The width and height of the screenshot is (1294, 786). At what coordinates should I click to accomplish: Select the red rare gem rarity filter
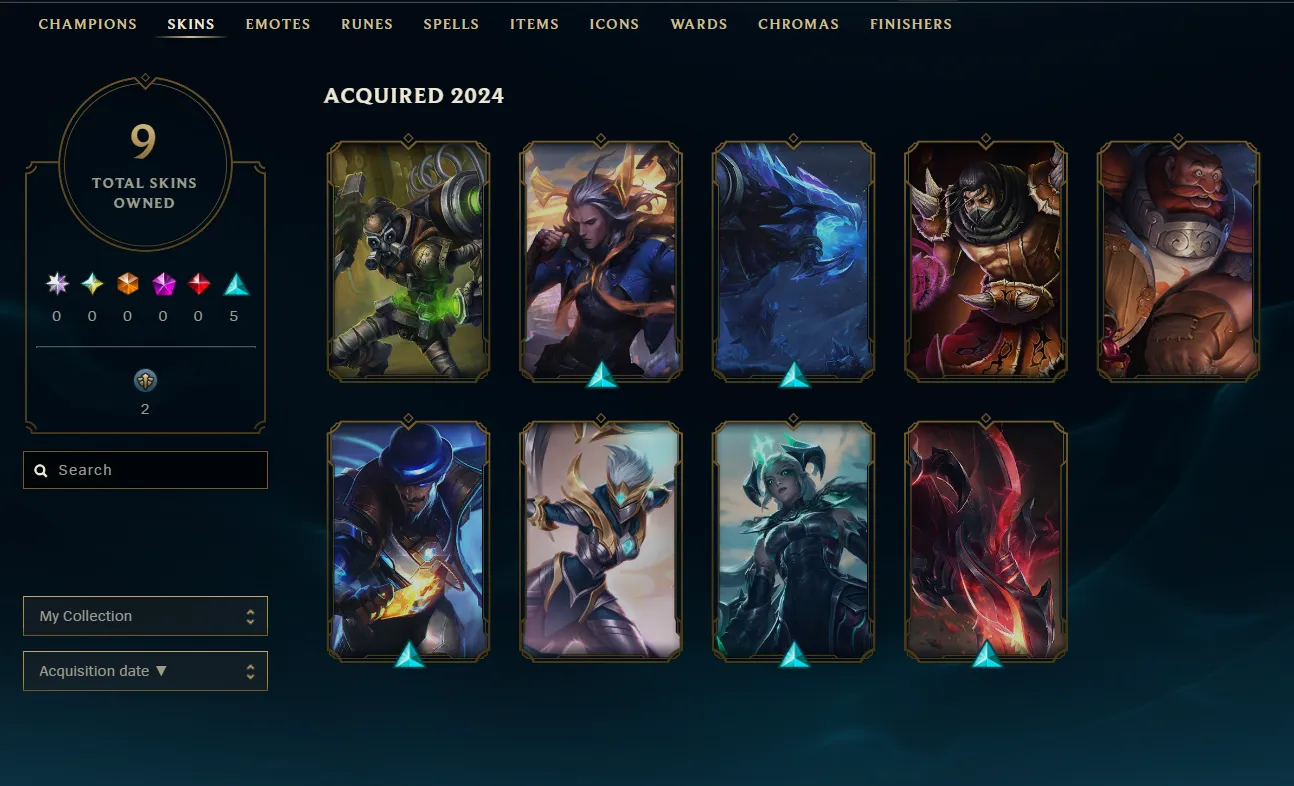coord(198,283)
